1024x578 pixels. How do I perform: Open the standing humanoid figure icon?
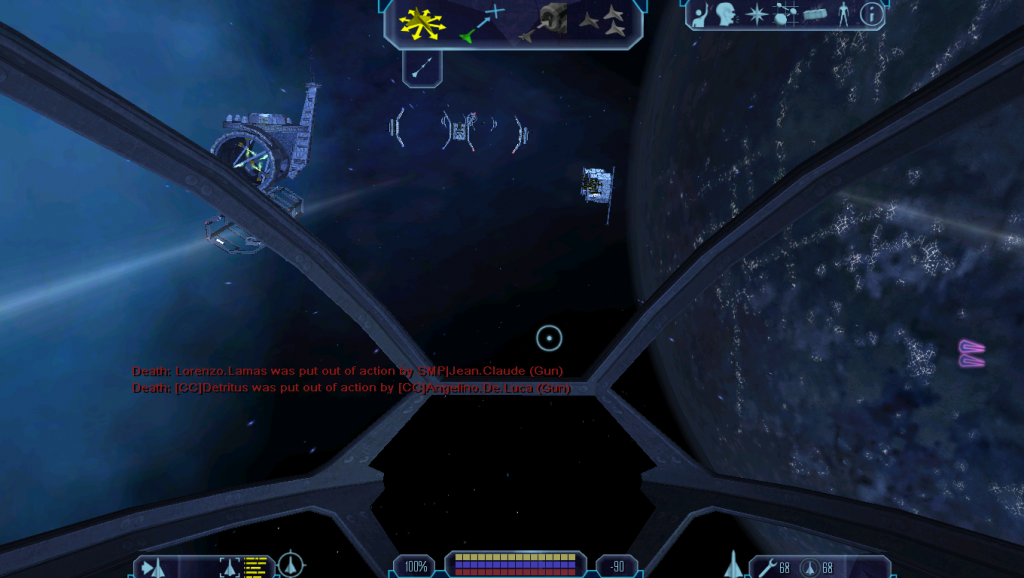click(845, 14)
